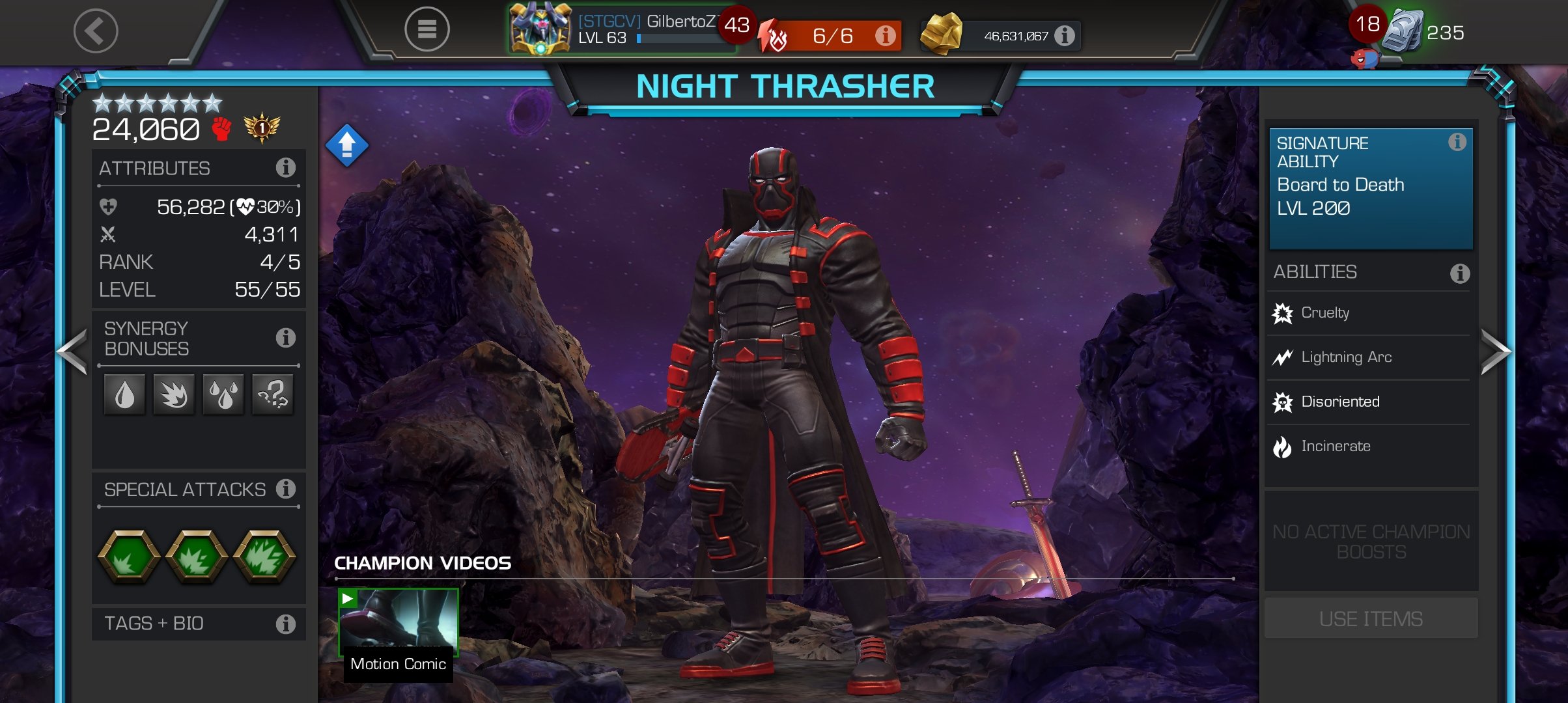The height and width of the screenshot is (703, 1568).
Task: Open the hamburger main menu
Action: pyautogui.click(x=427, y=29)
